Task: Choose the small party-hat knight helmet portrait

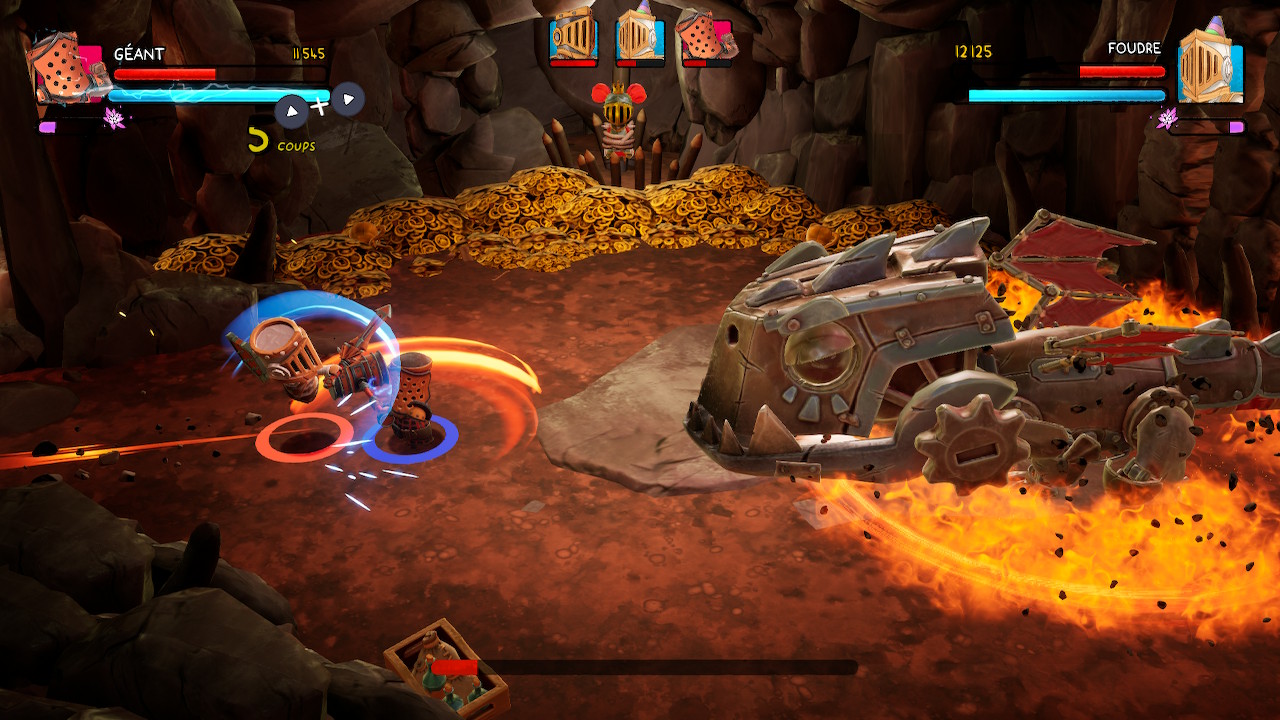Action: (x=640, y=38)
